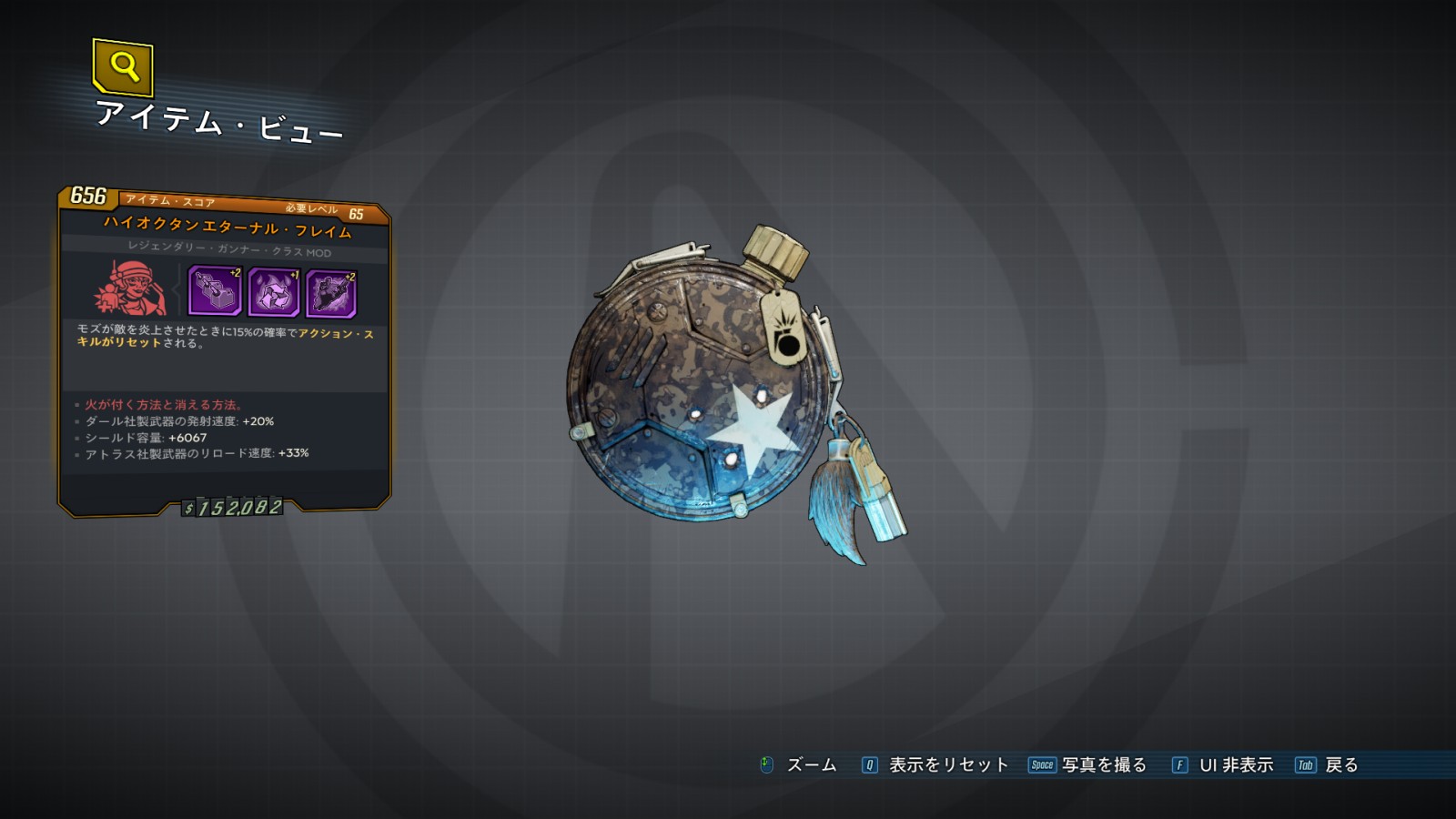The width and height of the screenshot is (1456, 819).
Task: Hide the interface with UI 非表示
Action: (x=1223, y=765)
